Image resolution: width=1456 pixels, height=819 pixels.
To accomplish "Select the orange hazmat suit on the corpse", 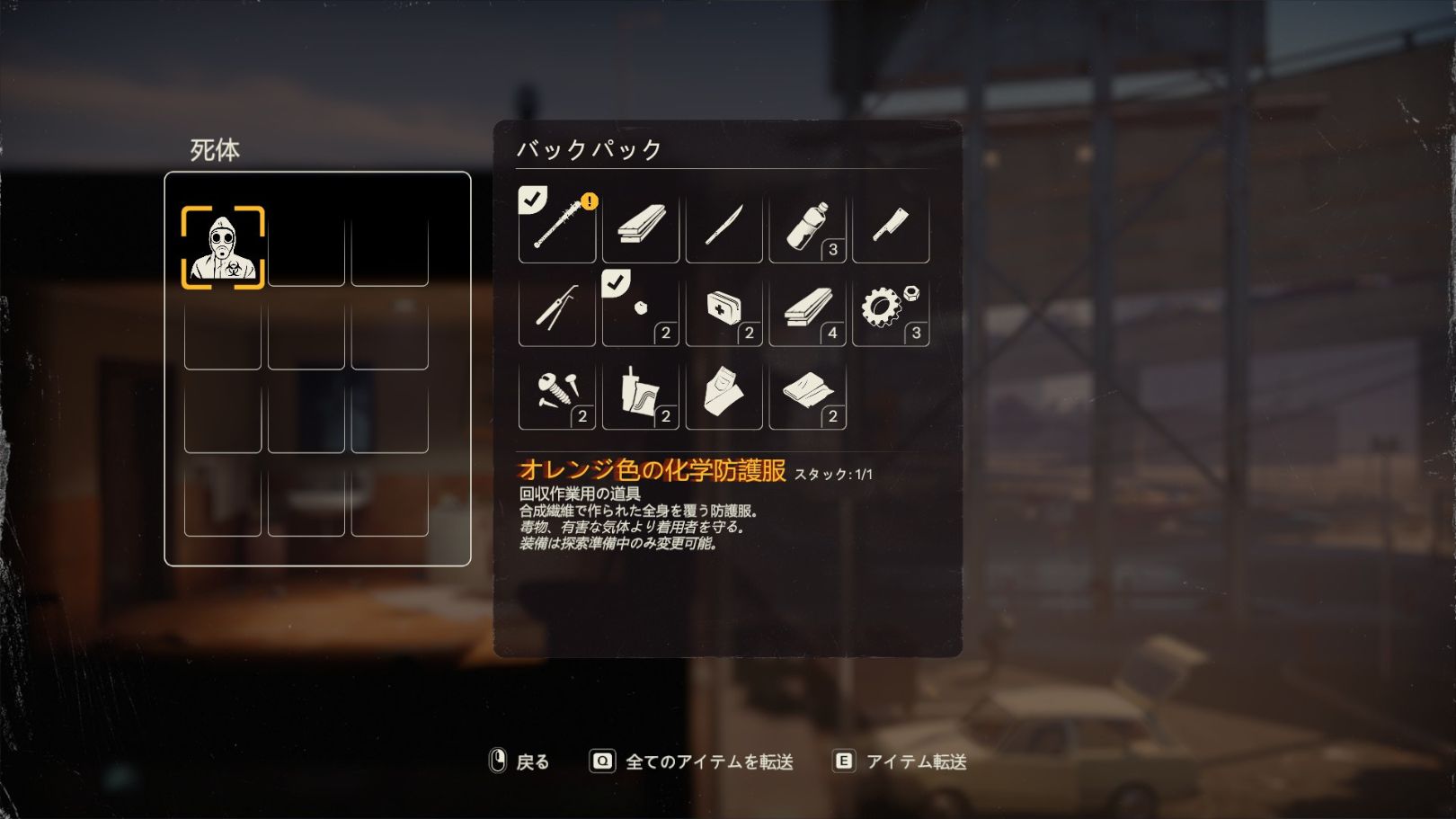I will 223,247.
